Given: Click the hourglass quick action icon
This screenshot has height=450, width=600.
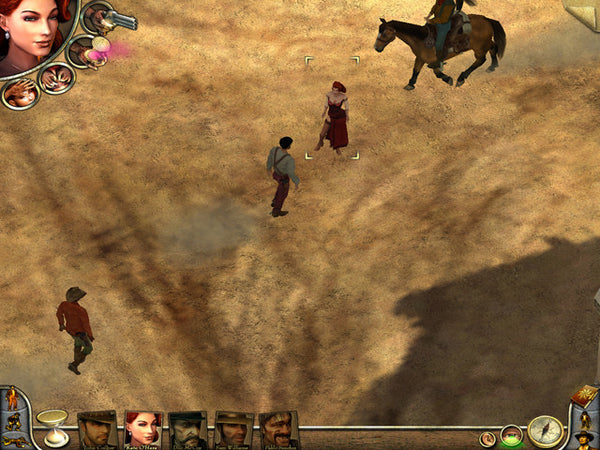Looking at the screenshot, I should pyautogui.click(x=52, y=426).
